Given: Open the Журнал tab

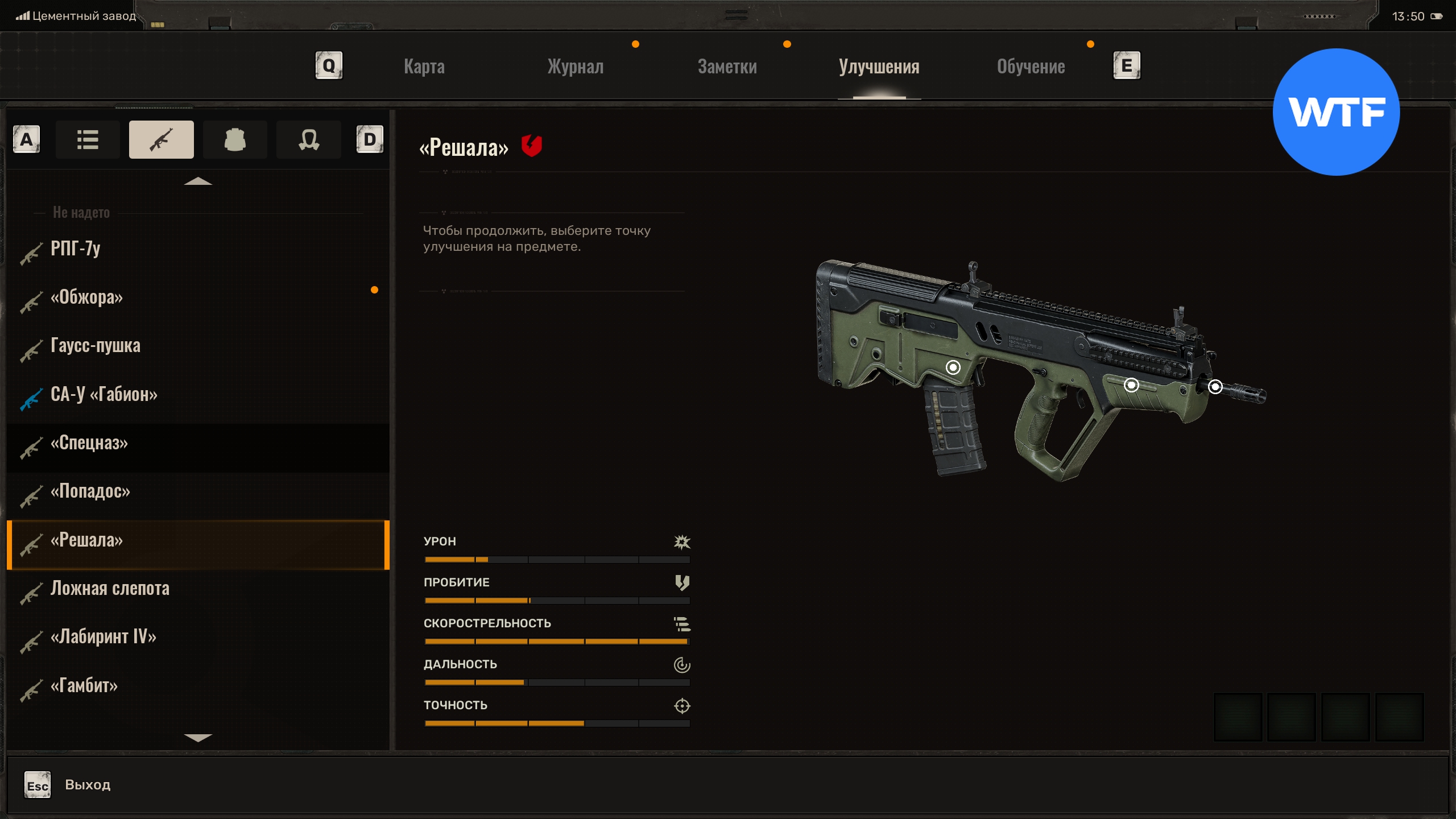Looking at the screenshot, I should pyautogui.click(x=575, y=67).
